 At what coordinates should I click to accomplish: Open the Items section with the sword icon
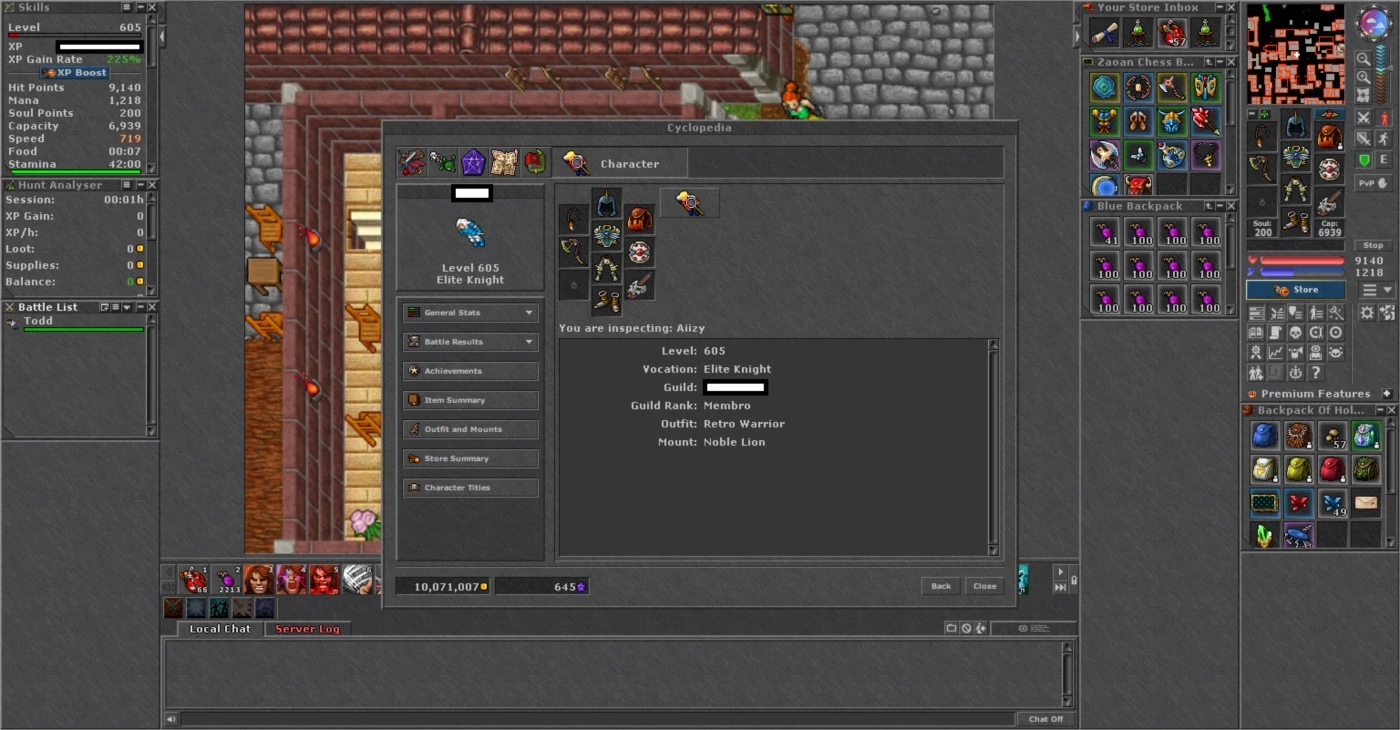pyautogui.click(x=412, y=163)
